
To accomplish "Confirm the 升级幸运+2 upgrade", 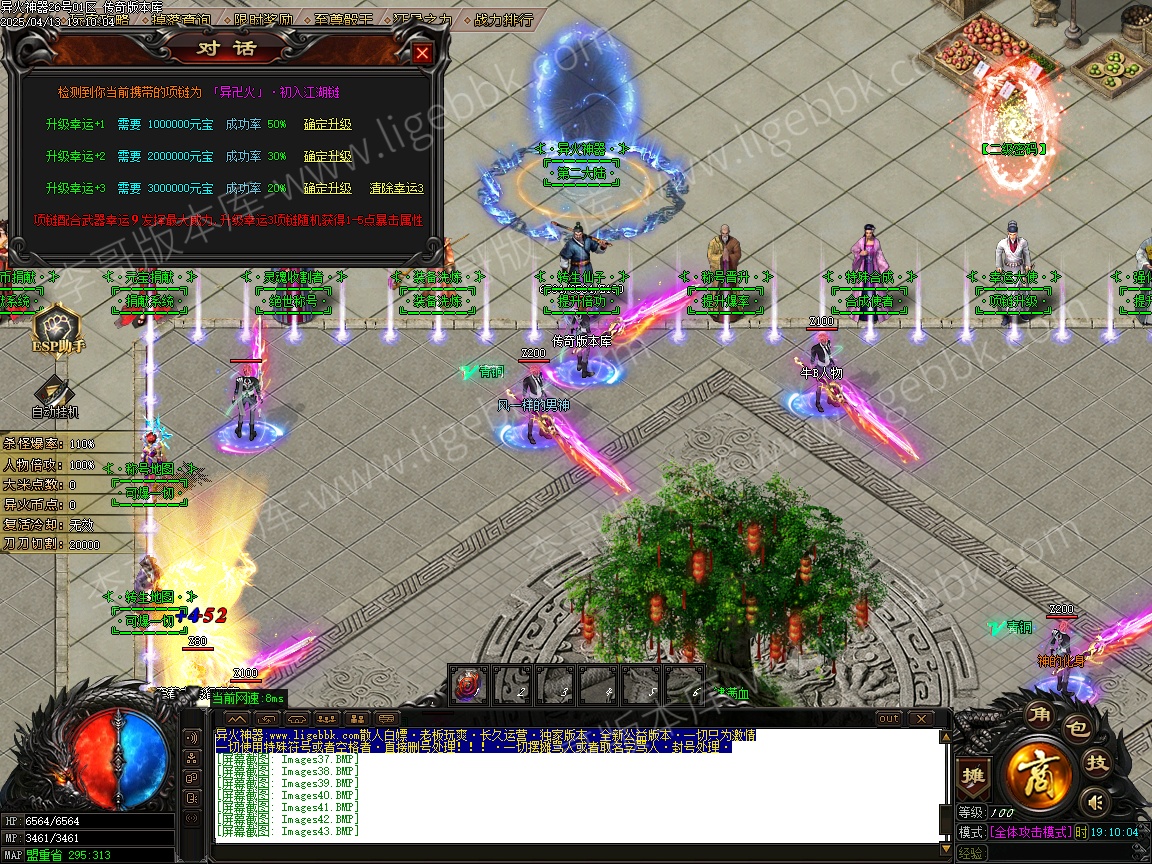I will 328,156.
